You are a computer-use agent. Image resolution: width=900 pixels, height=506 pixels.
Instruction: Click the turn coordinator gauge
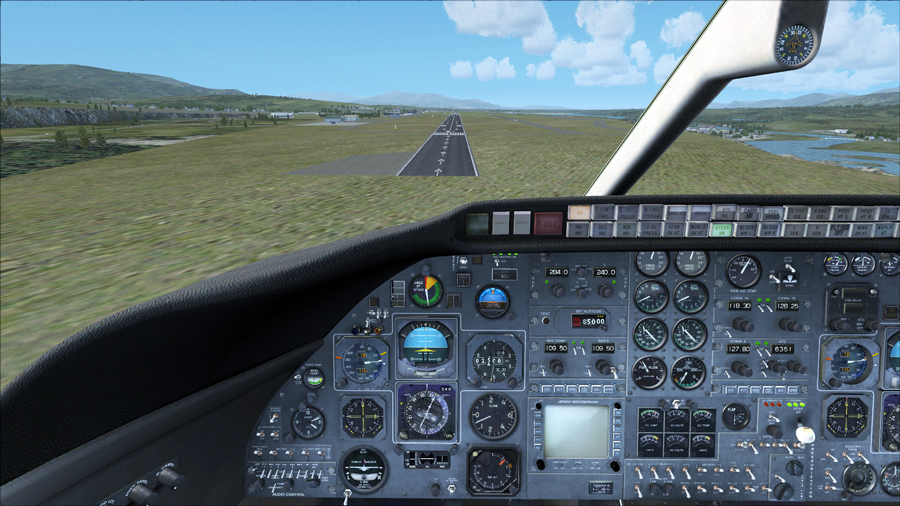[x=363, y=468]
